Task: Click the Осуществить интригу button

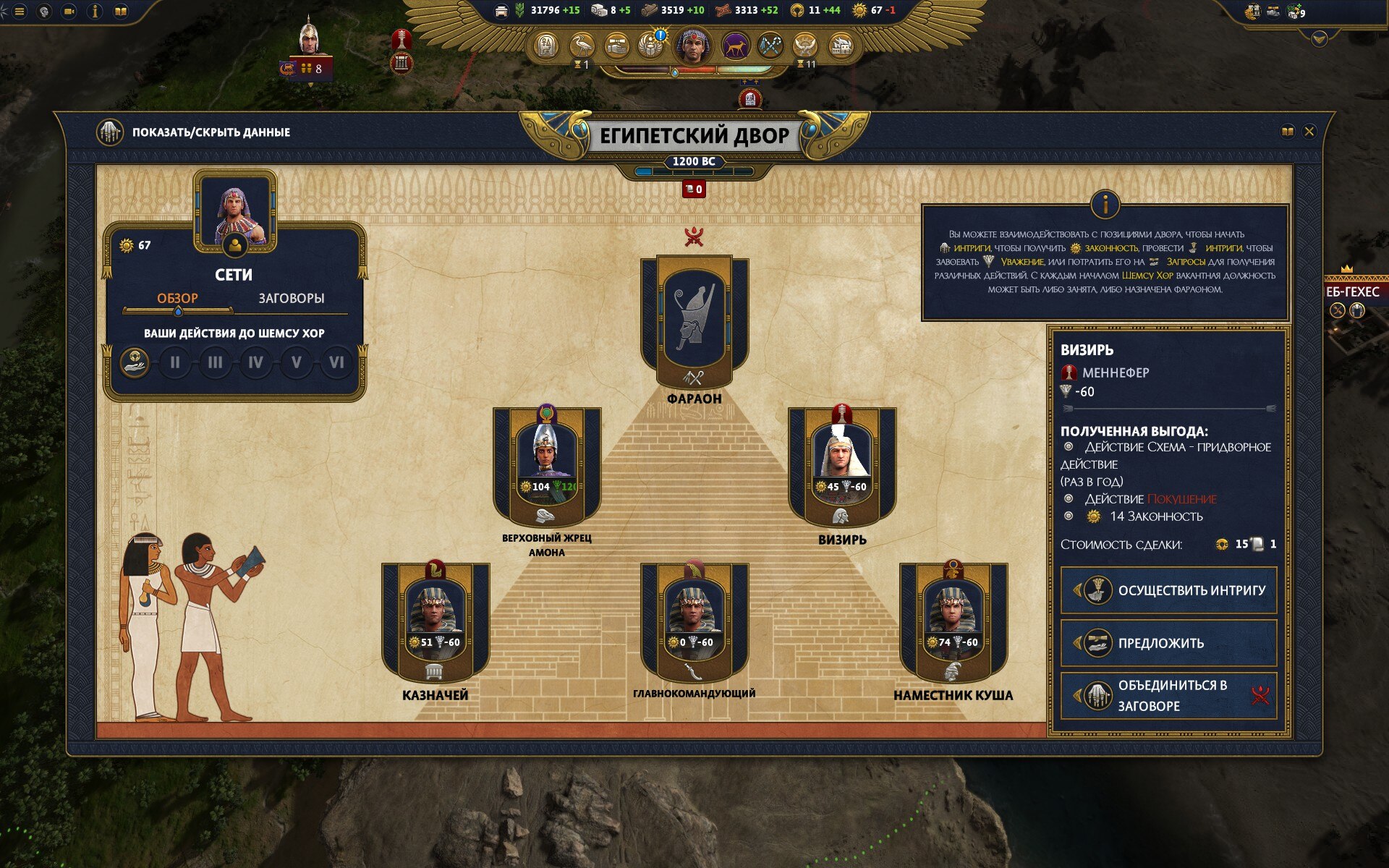Action: (x=1168, y=590)
